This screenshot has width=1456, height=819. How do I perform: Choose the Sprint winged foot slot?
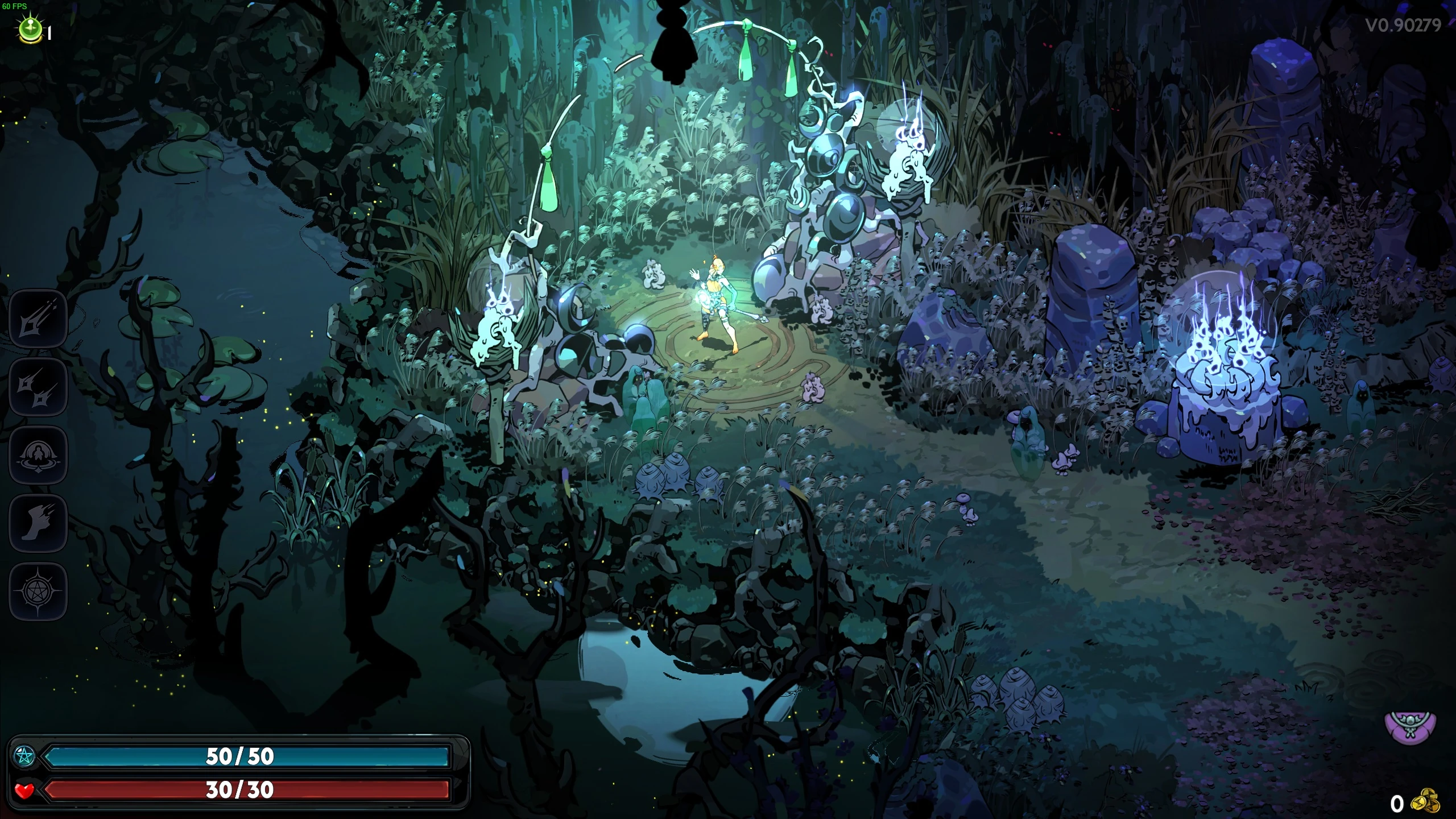click(x=38, y=523)
